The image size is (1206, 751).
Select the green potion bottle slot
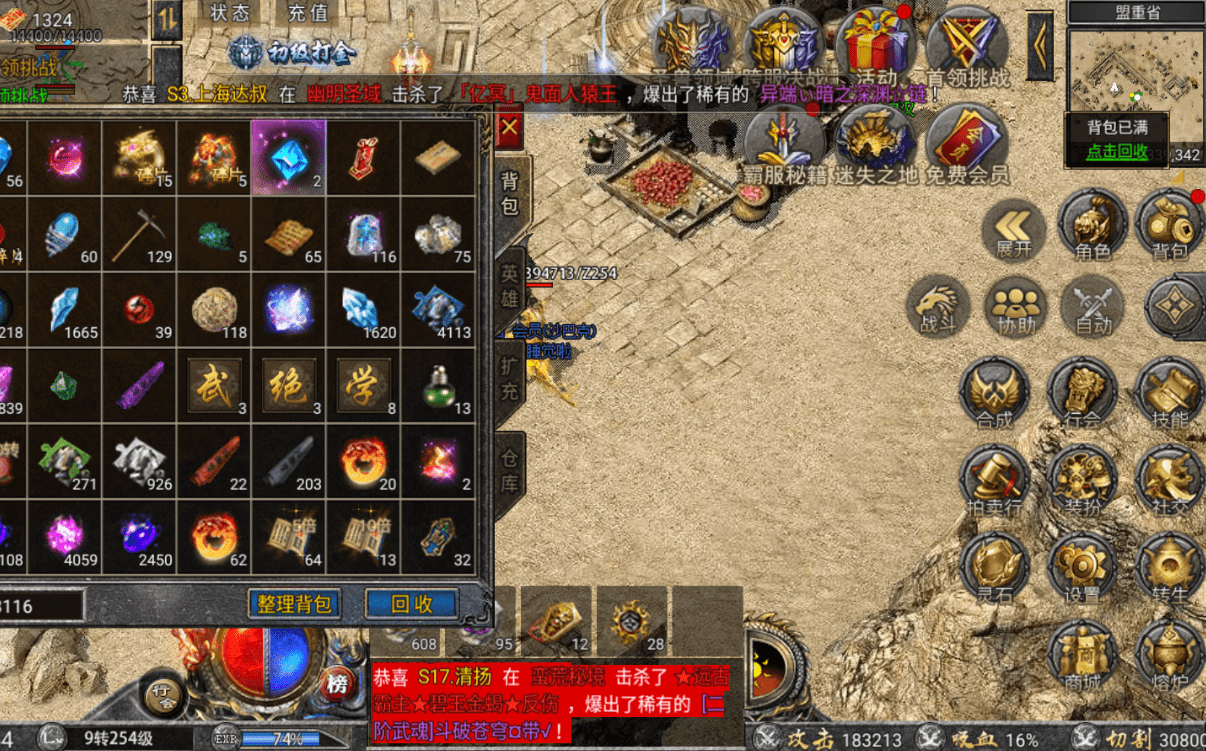[439, 385]
